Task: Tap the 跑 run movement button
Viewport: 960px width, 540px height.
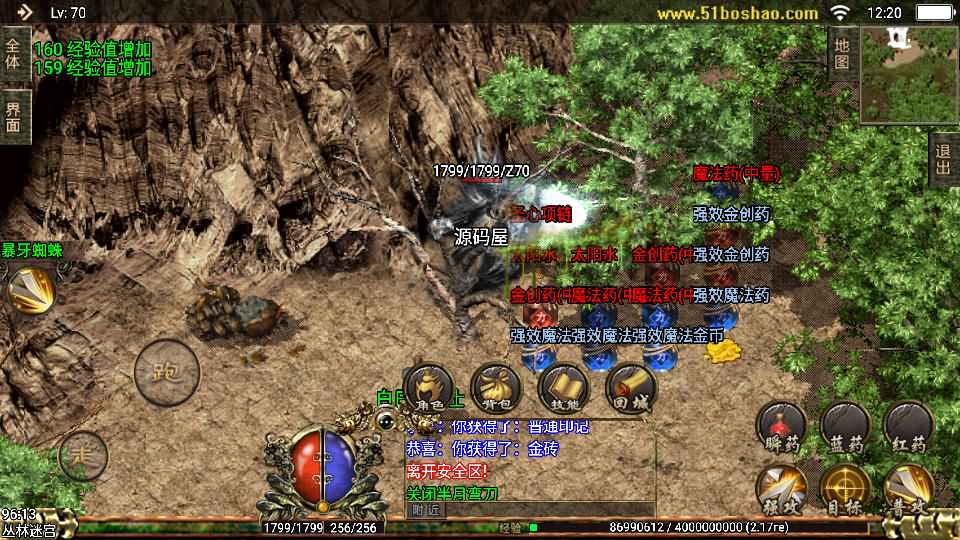Action: point(161,372)
